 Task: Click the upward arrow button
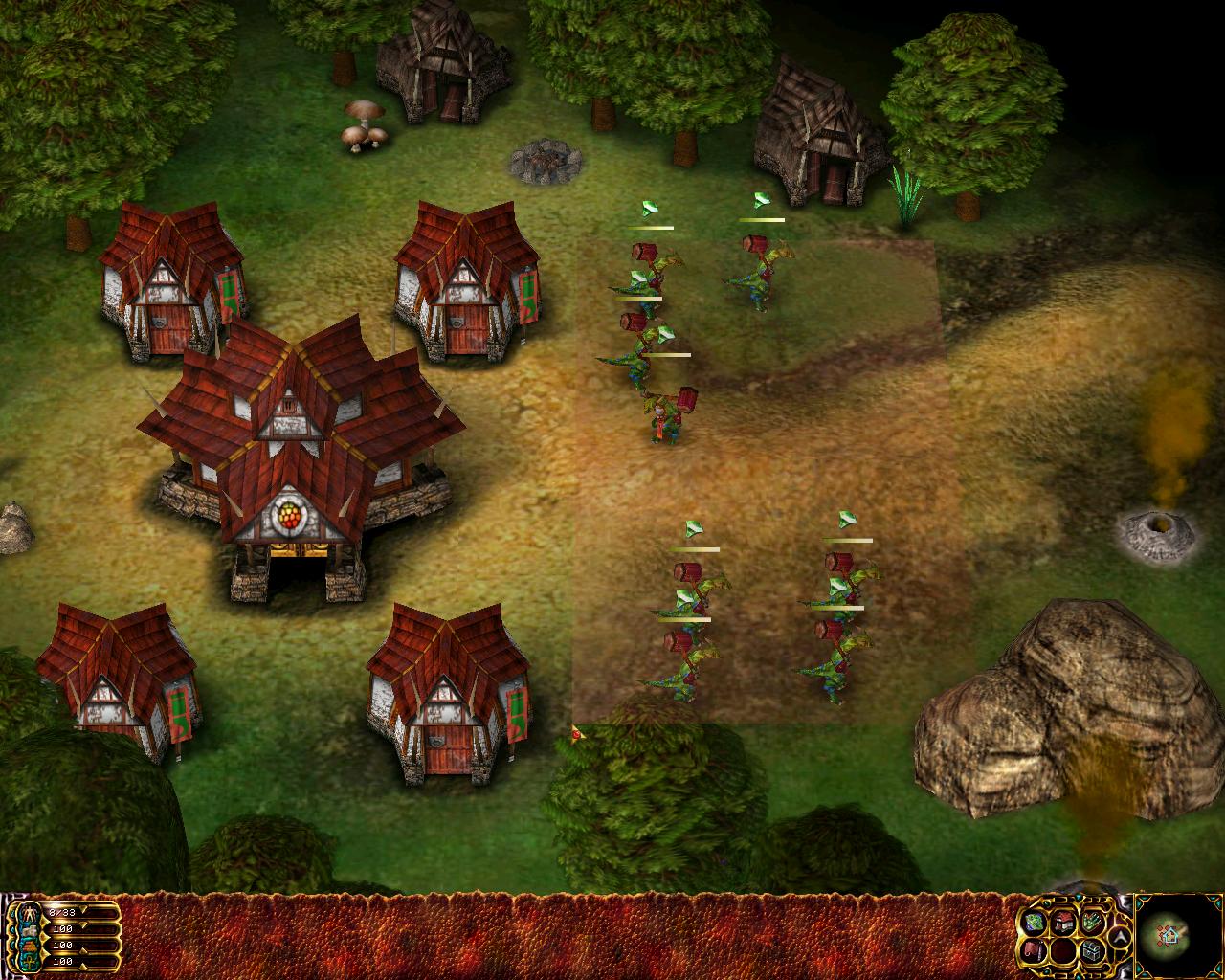[x=1120, y=937]
